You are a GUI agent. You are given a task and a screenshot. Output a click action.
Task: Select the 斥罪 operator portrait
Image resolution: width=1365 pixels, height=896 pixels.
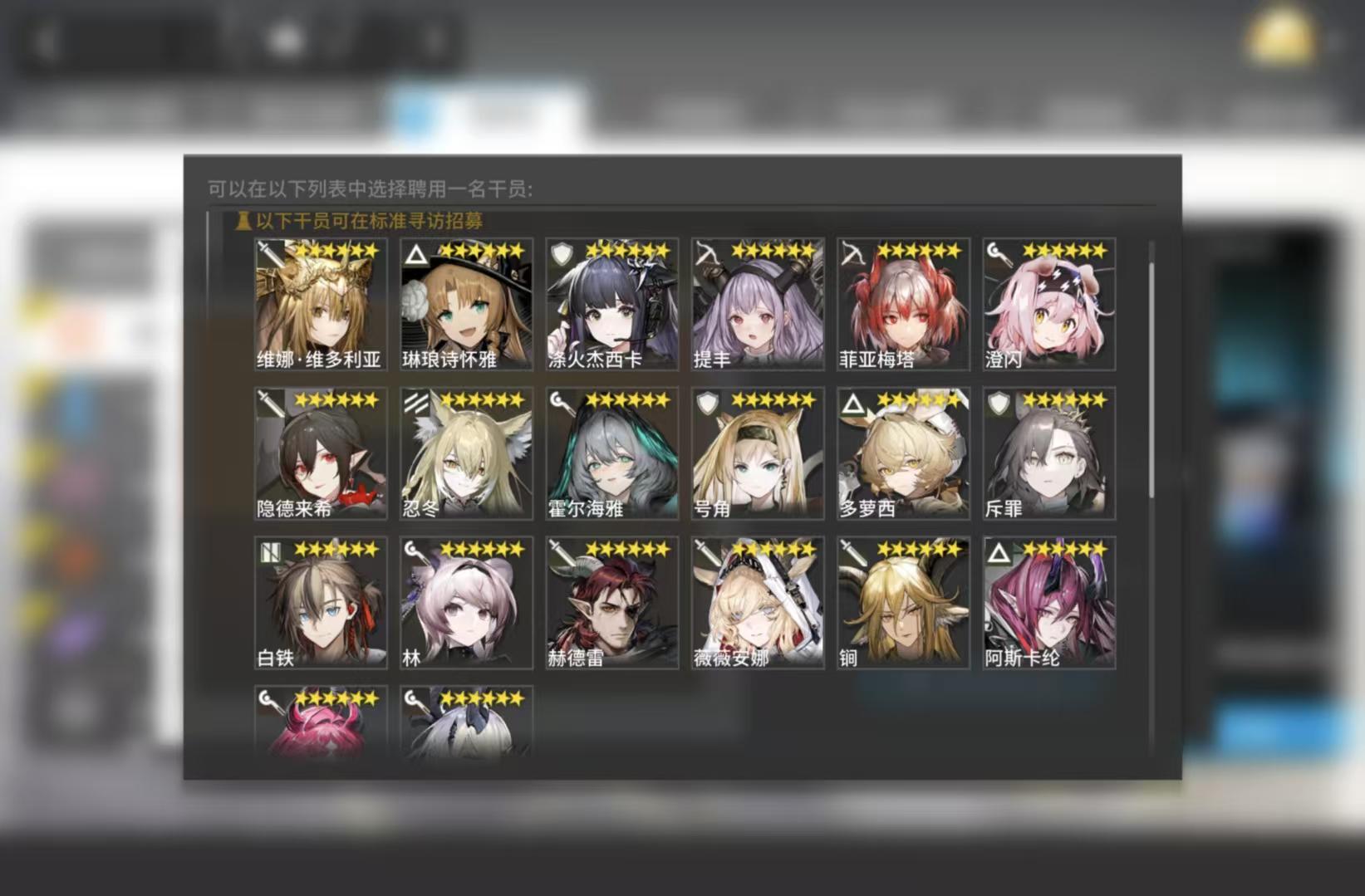pyautogui.click(x=1048, y=453)
